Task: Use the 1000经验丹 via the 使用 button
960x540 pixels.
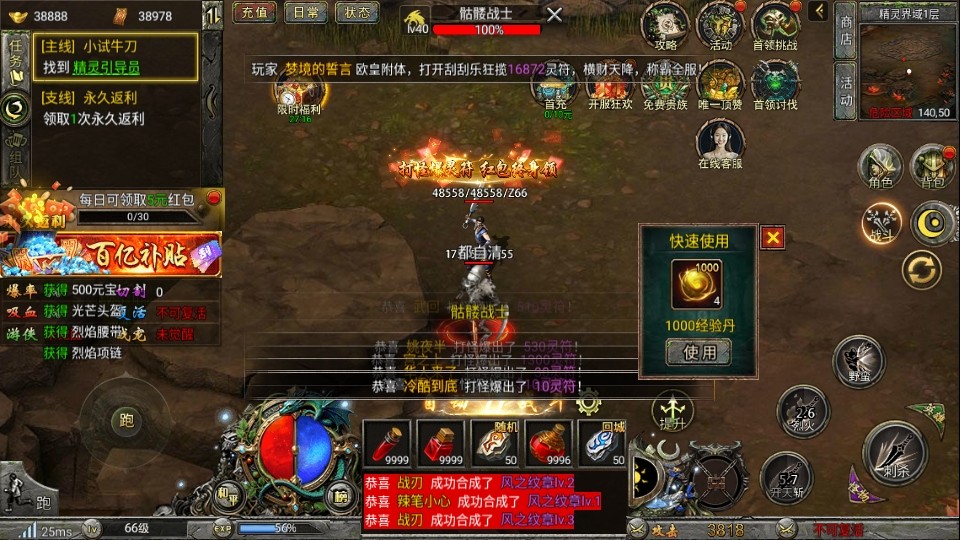Action: tap(700, 352)
